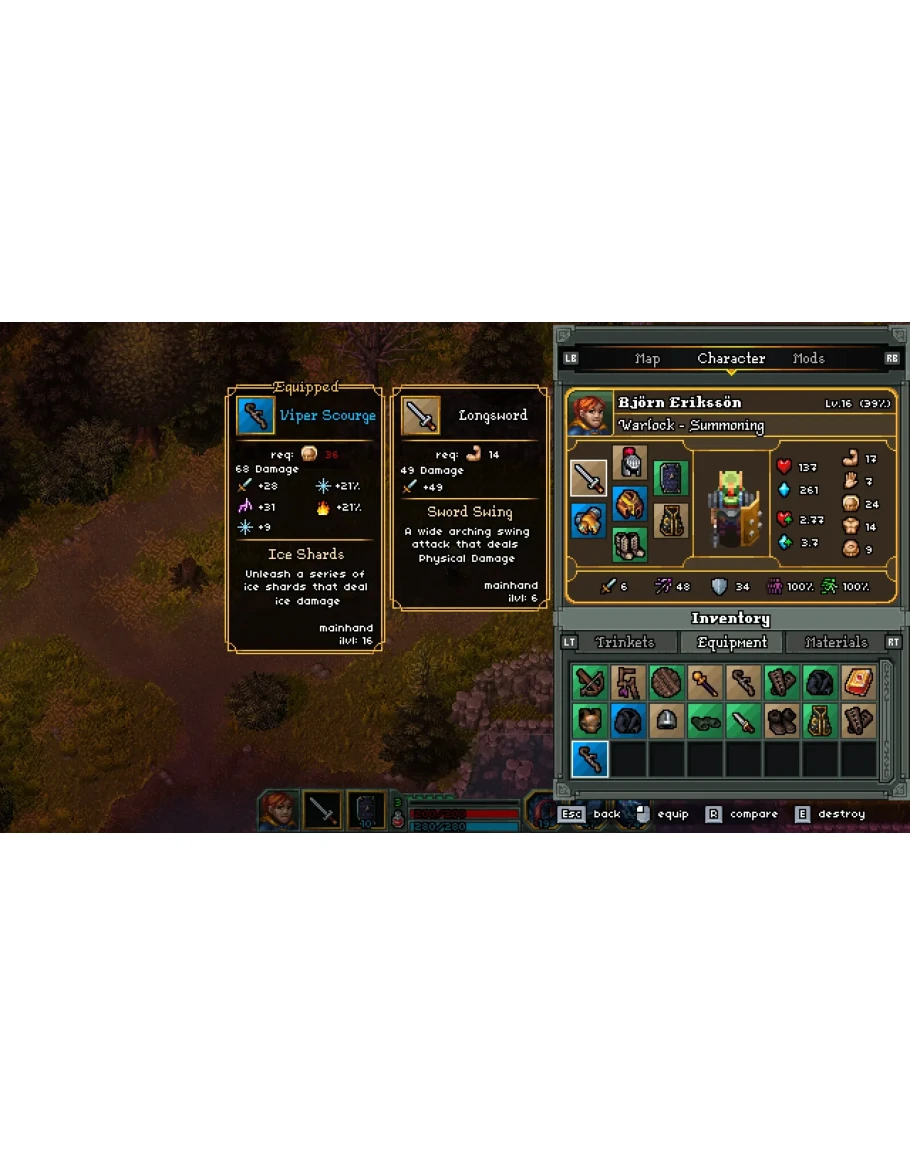Select the crossbow in the inventory

(590, 682)
